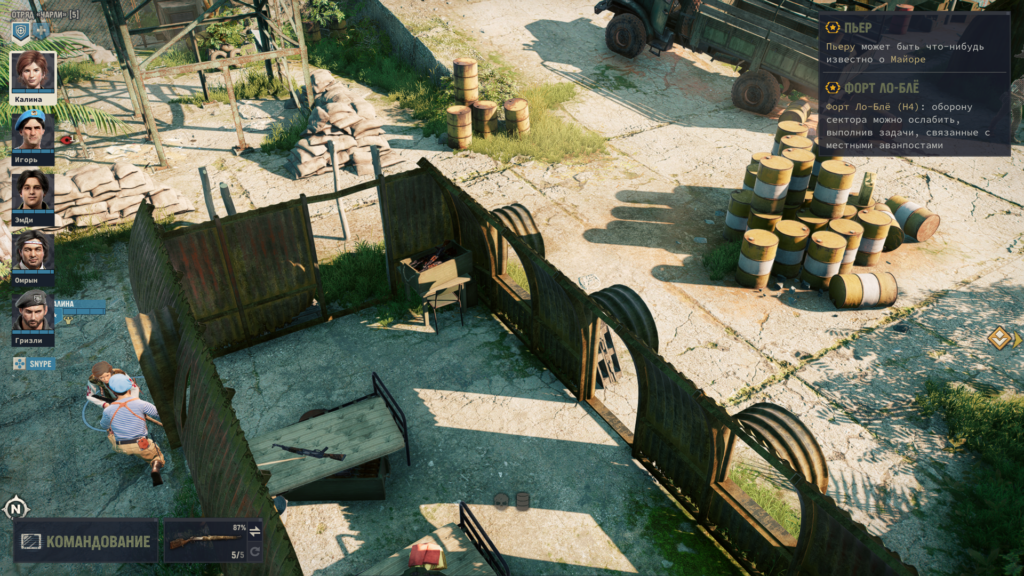The width and height of the screenshot is (1024, 576).
Task: Open the Пьер quest entry
Action: coord(850,28)
